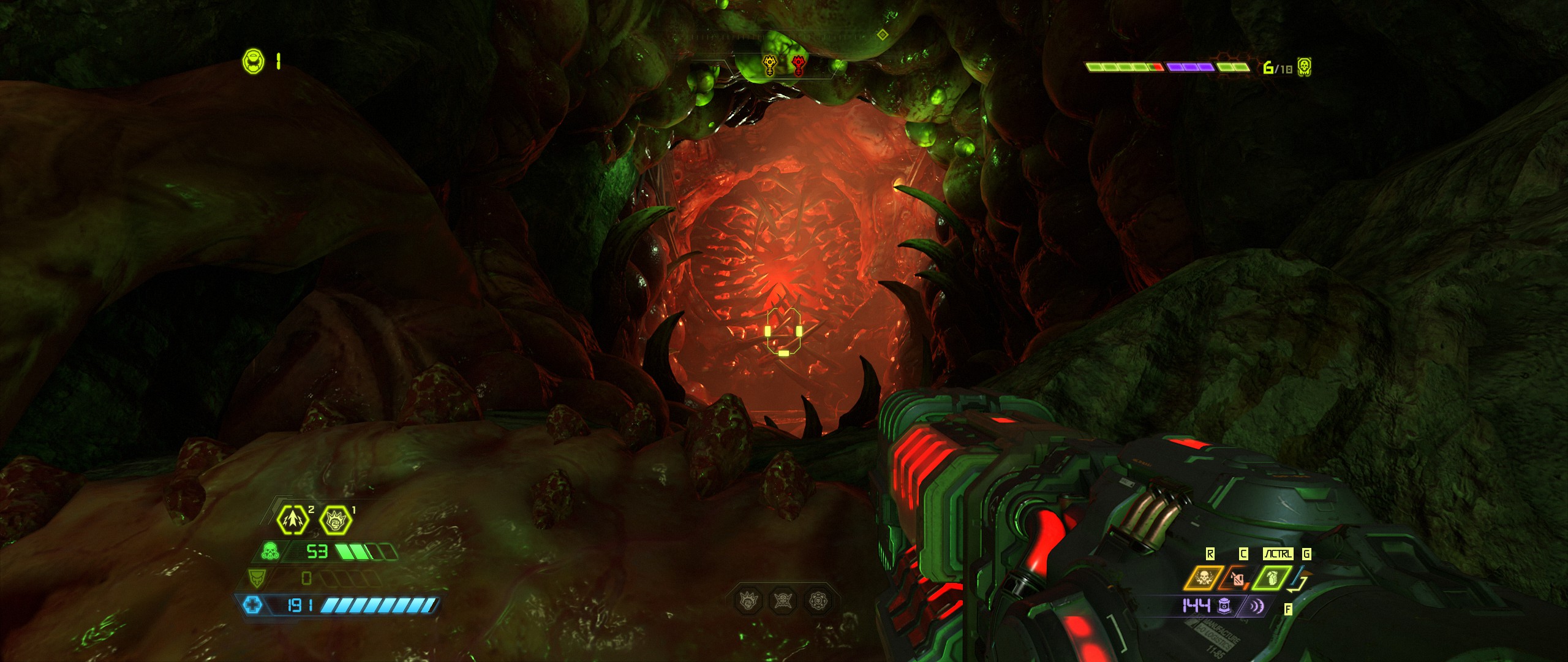The height and width of the screenshot is (662, 1568).
Task: Toggle the purple weapon mod icon
Action: pyautogui.click(x=1256, y=606)
